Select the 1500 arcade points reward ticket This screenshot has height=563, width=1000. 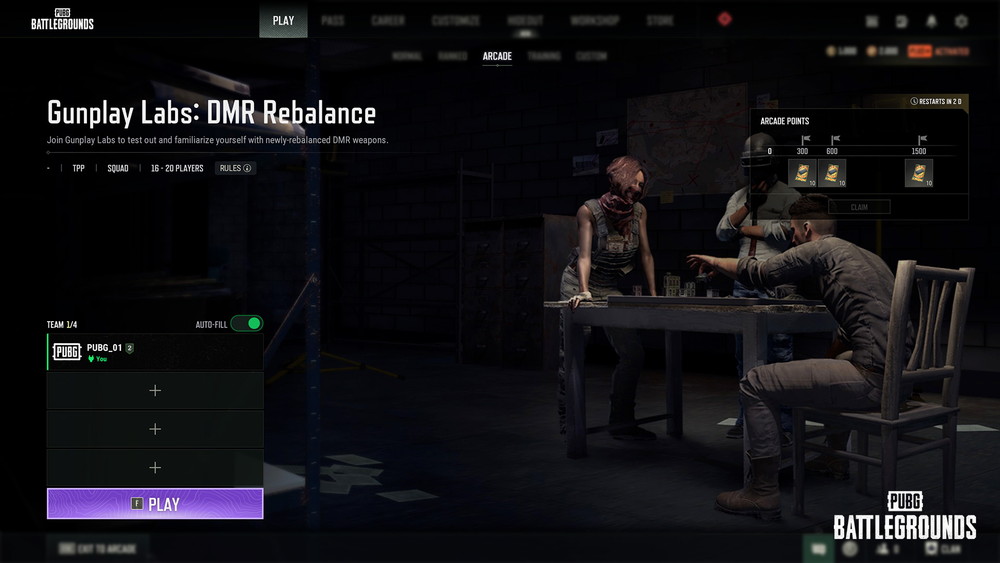tap(919, 173)
